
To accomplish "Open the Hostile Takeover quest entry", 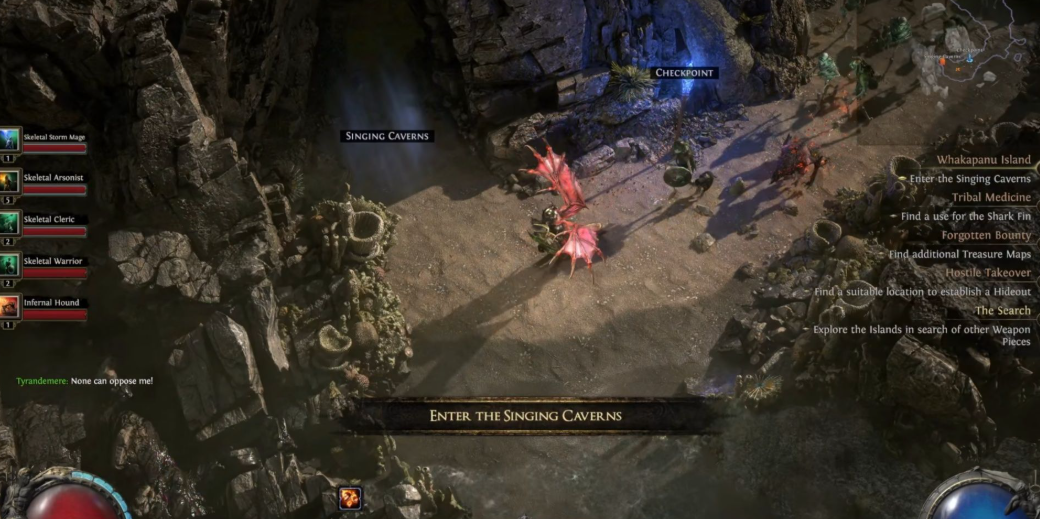I will point(987,273).
